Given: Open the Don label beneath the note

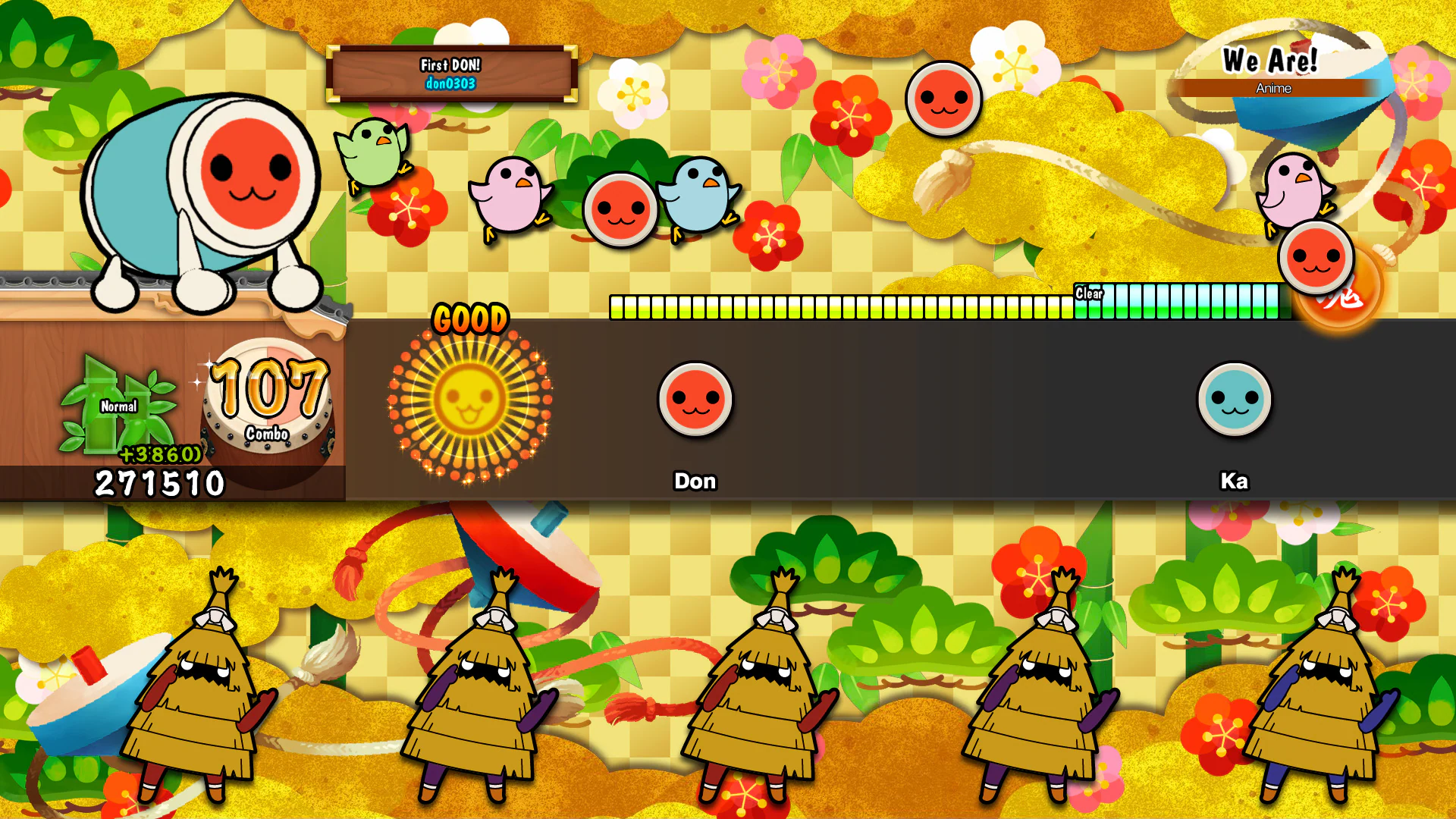Looking at the screenshot, I should [694, 481].
